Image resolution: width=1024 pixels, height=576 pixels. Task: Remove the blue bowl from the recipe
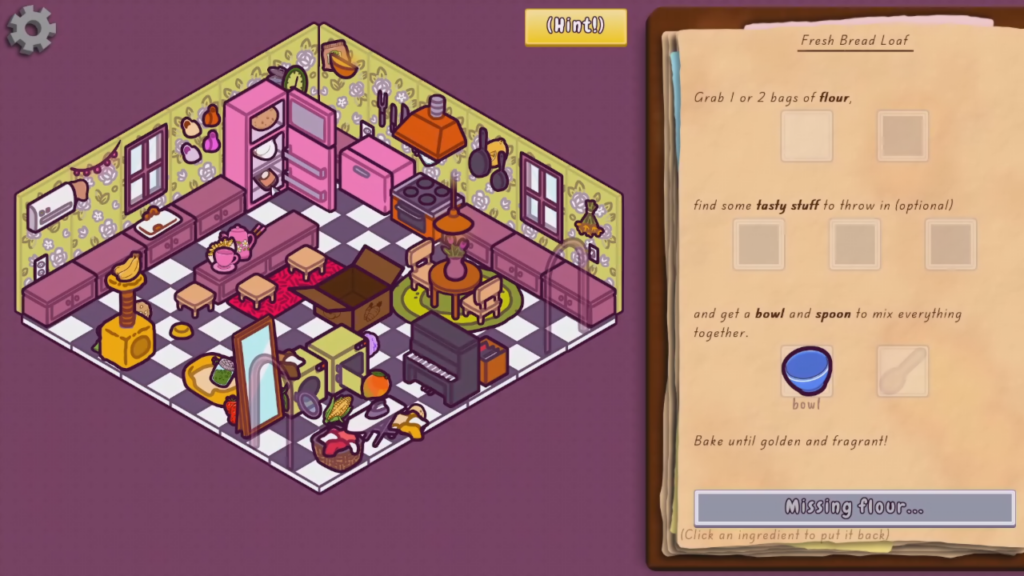(x=806, y=371)
